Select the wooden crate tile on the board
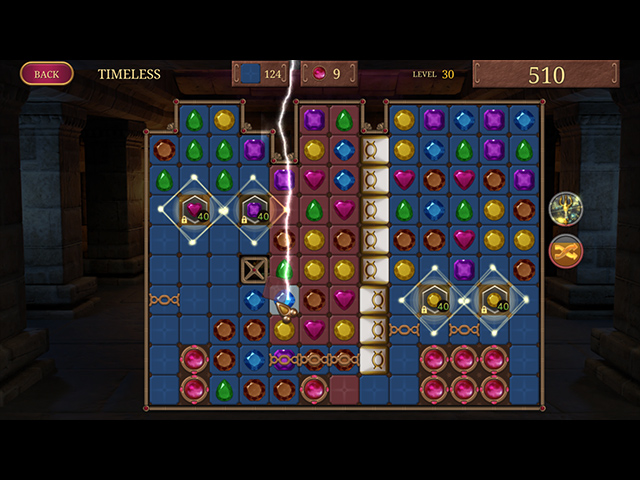This screenshot has width=640, height=480. click(x=254, y=270)
